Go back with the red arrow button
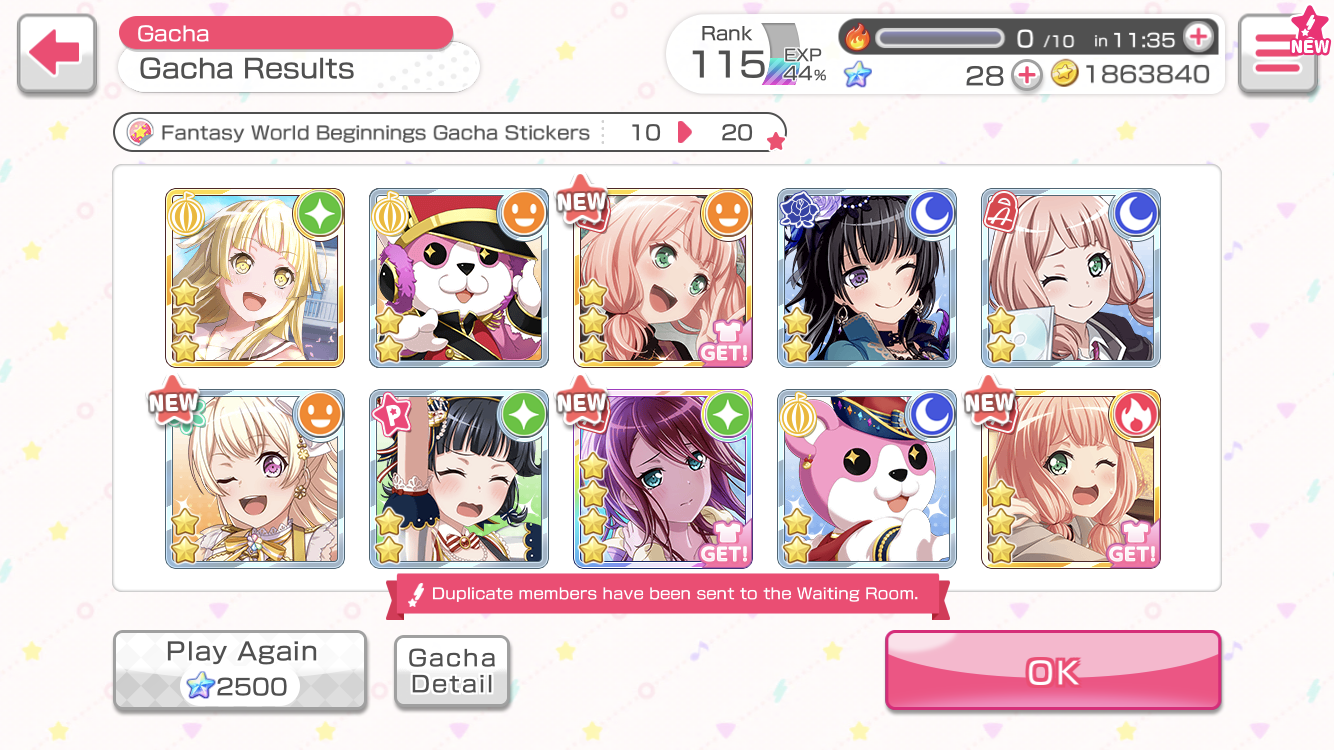 [57, 55]
